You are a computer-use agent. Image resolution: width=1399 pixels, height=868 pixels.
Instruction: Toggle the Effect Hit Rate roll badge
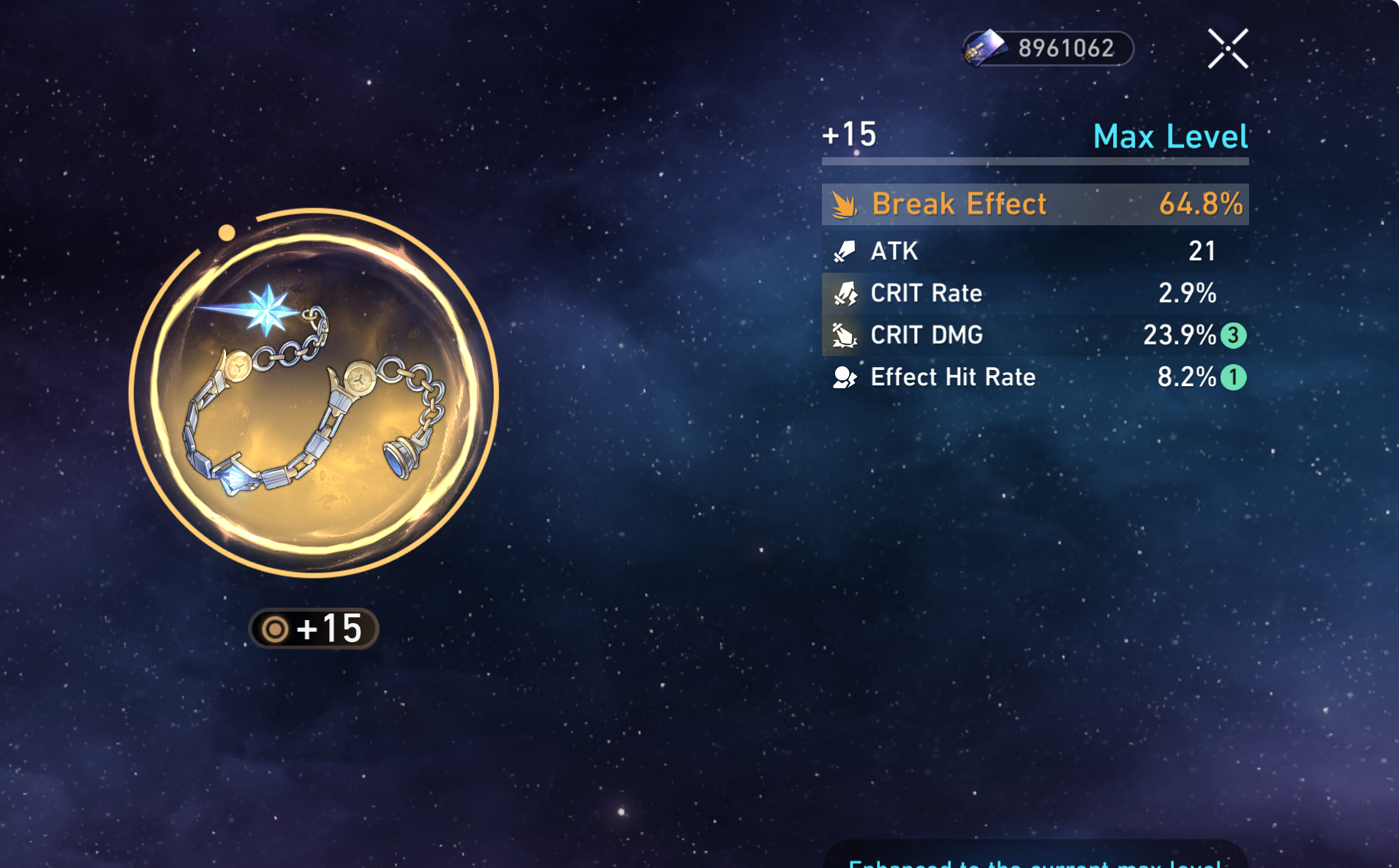click(x=1234, y=377)
